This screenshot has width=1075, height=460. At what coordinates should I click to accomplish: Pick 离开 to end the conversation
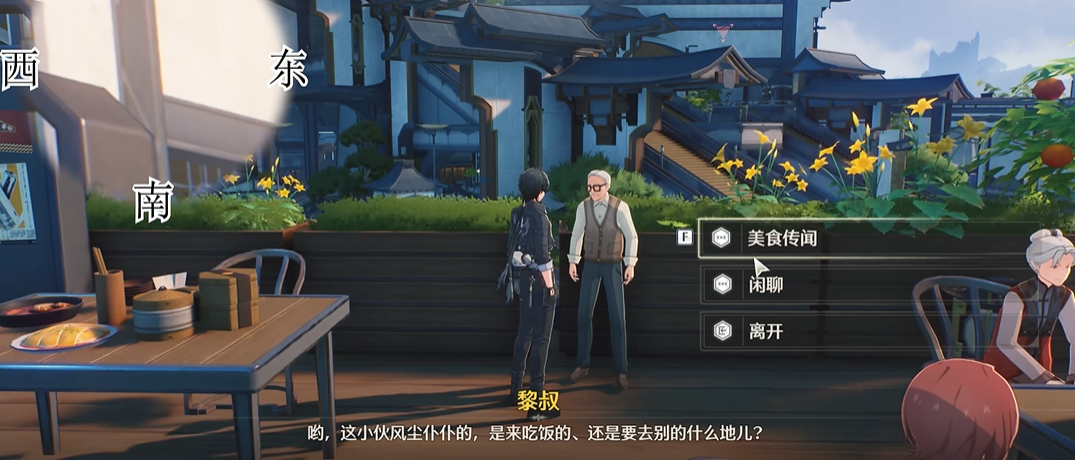(x=766, y=332)
